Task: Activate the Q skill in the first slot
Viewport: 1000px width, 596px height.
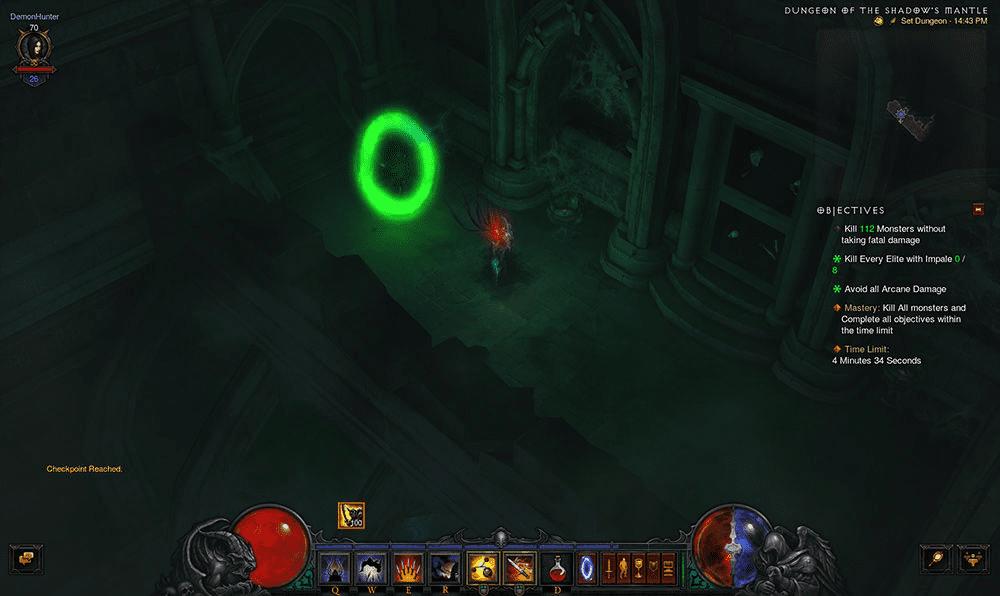Action: (x=333, y=567)
